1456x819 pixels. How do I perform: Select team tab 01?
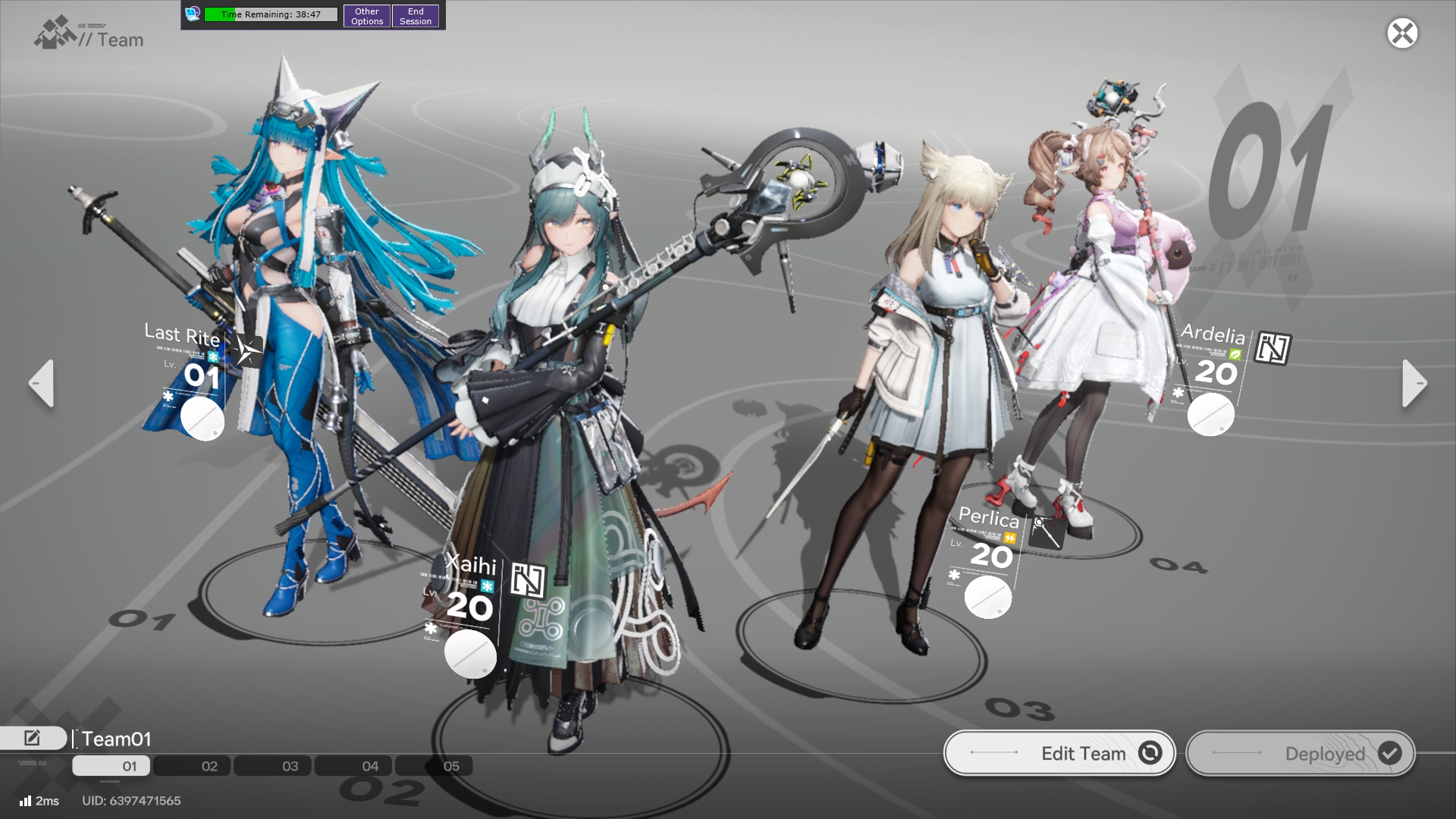(x=129, y=766)
